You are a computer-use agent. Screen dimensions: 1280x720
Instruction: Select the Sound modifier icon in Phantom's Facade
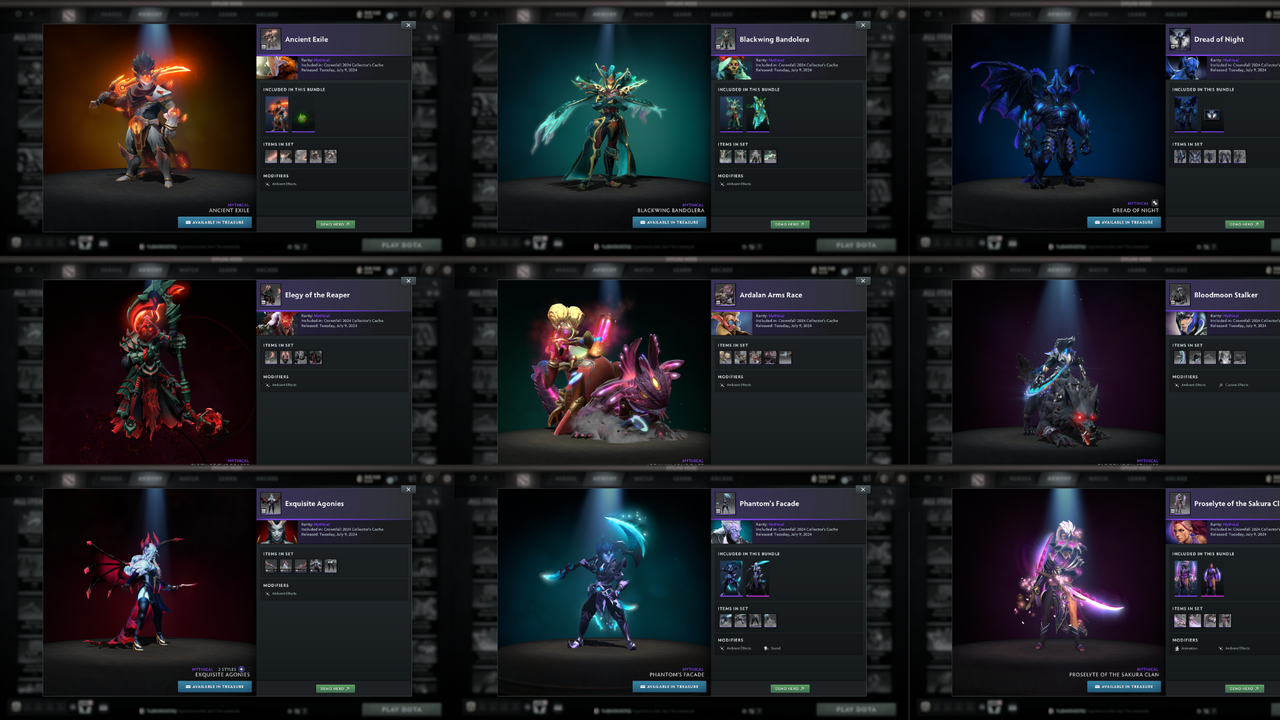click(x=766, y=647)
